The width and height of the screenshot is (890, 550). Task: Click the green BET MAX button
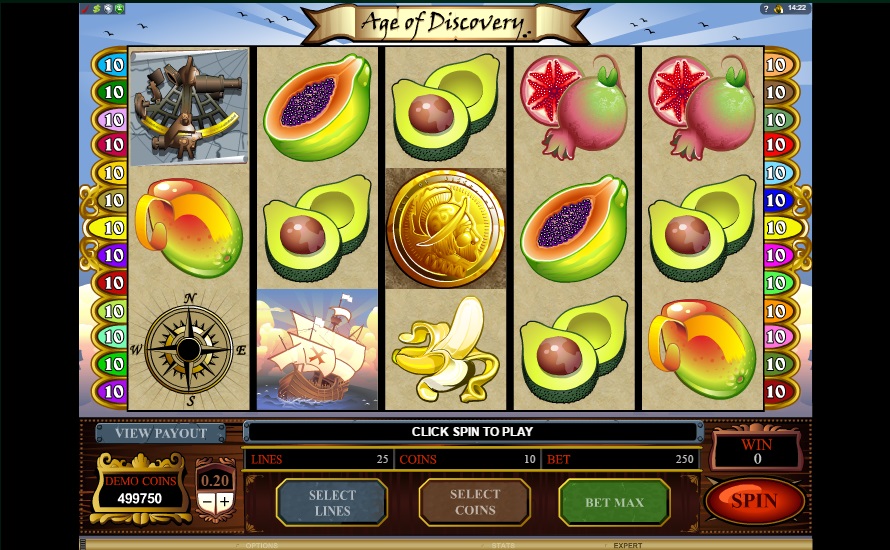click(614, 502)
